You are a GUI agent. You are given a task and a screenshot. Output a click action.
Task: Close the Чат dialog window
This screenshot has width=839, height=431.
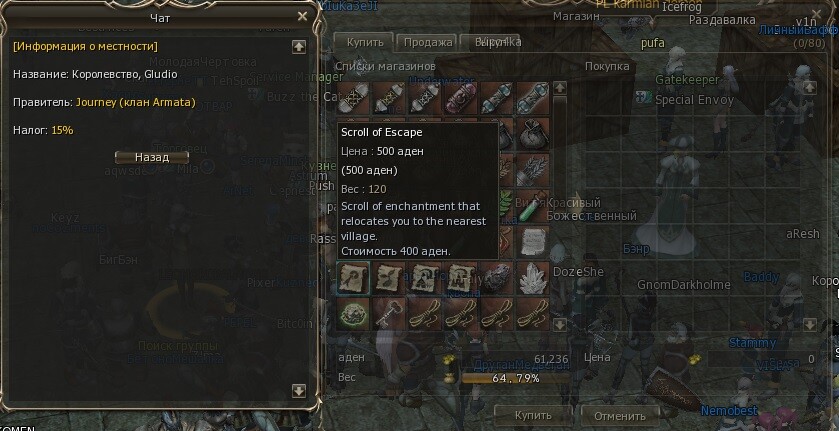303,16
